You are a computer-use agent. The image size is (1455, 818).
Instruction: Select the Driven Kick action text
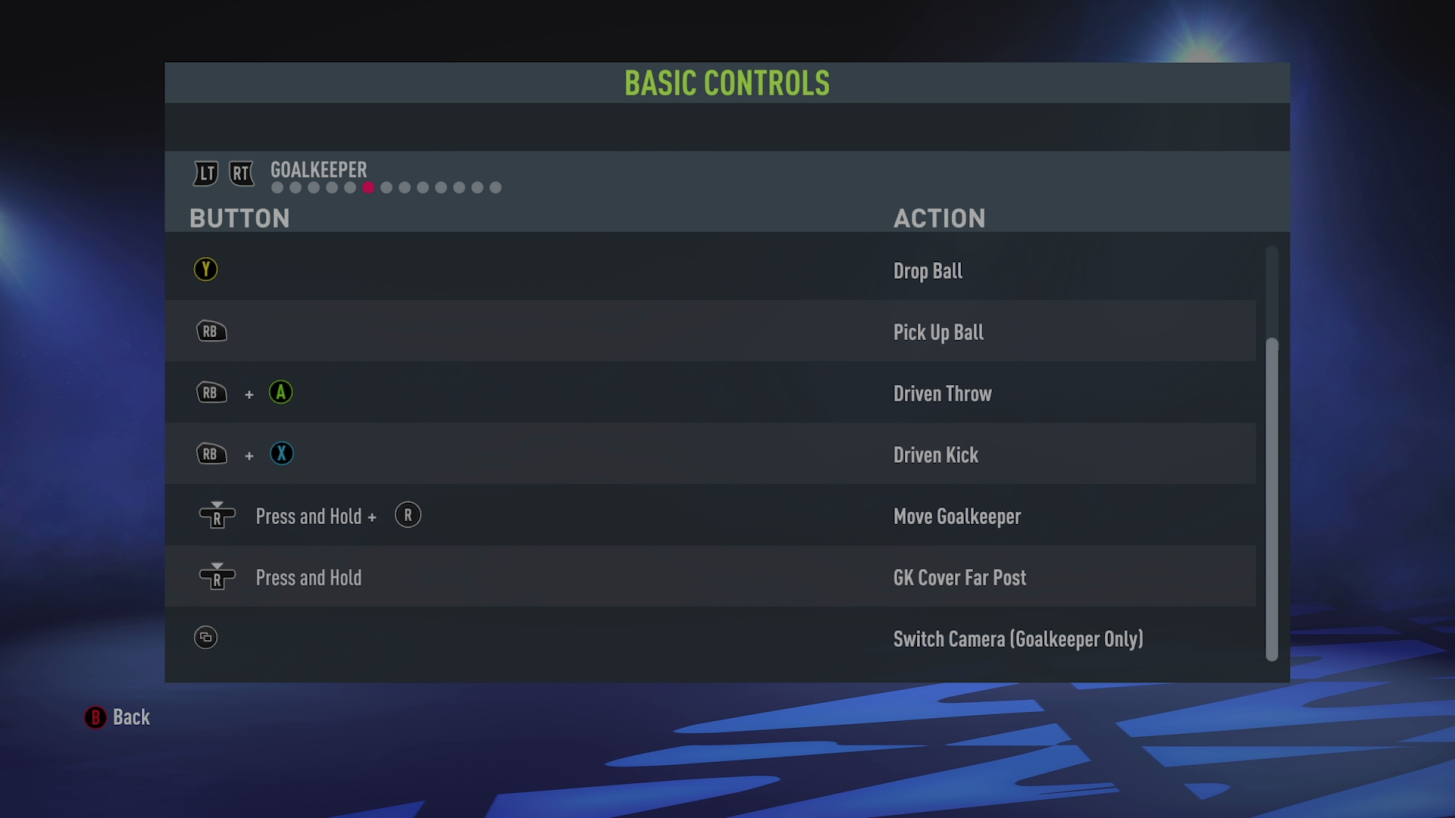click(935, 455)
